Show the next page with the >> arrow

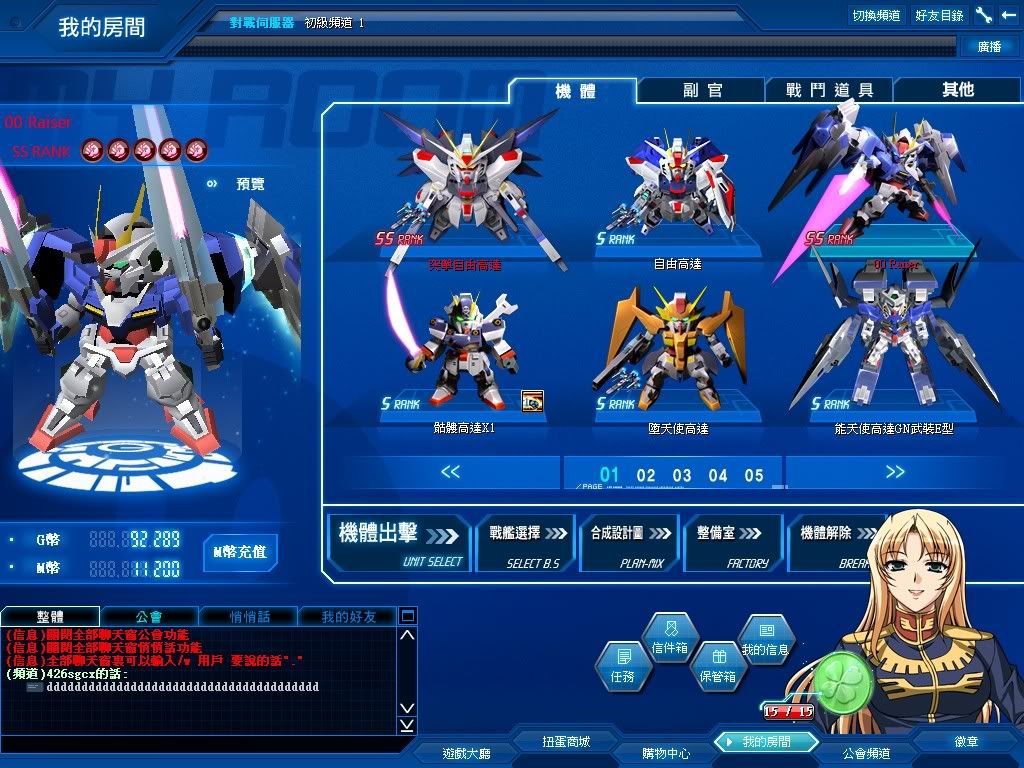894,472
